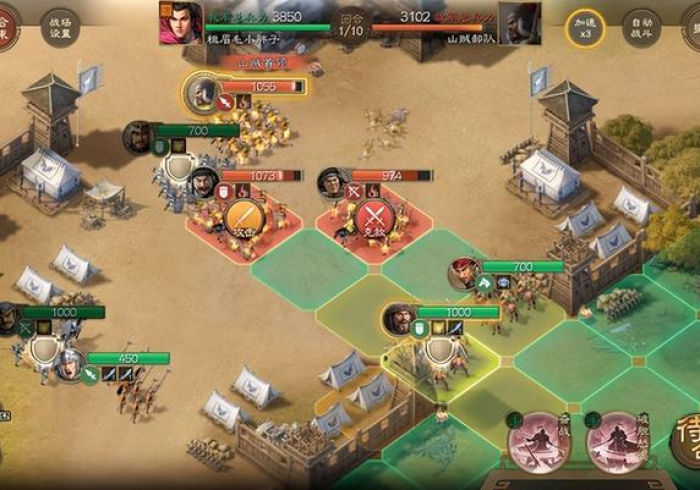Toggle the 加速 x3 speed button
The width and height of the screenshot is (700, 490).
pyautogui.click(x=585, y=28)
